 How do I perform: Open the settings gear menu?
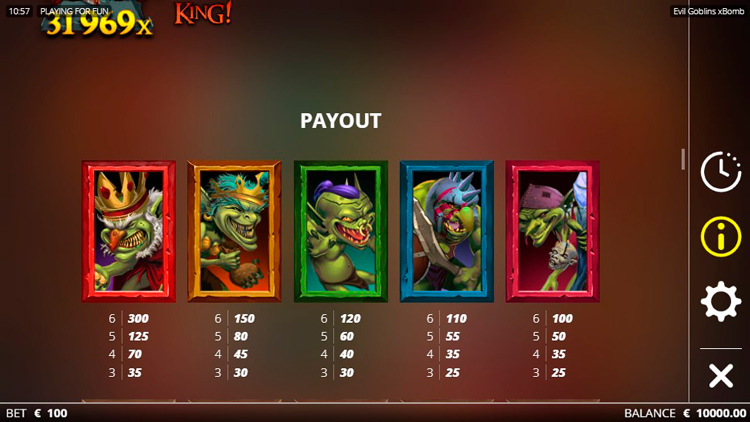coord(720,301)
